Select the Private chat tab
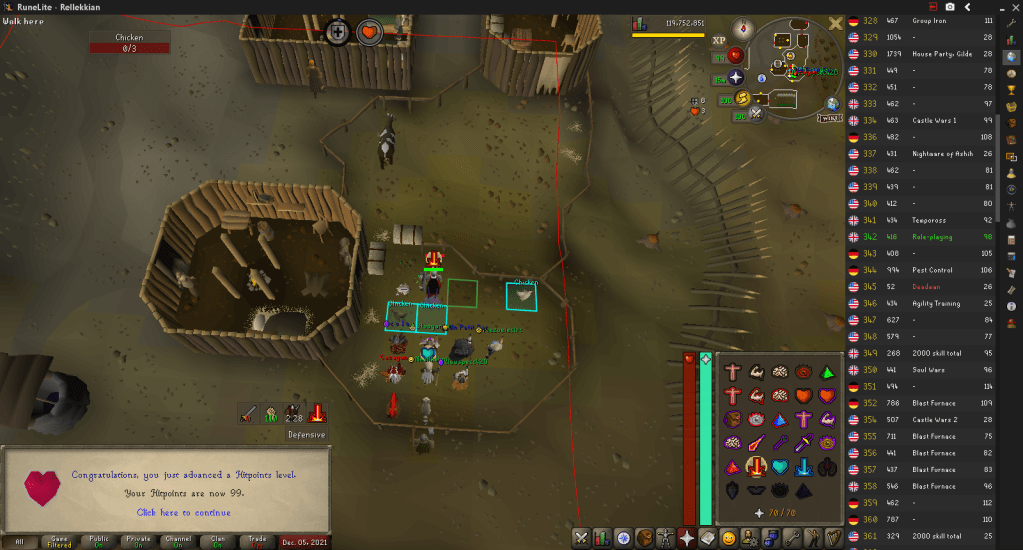The image size is (1023, 550). pos(138,540)
